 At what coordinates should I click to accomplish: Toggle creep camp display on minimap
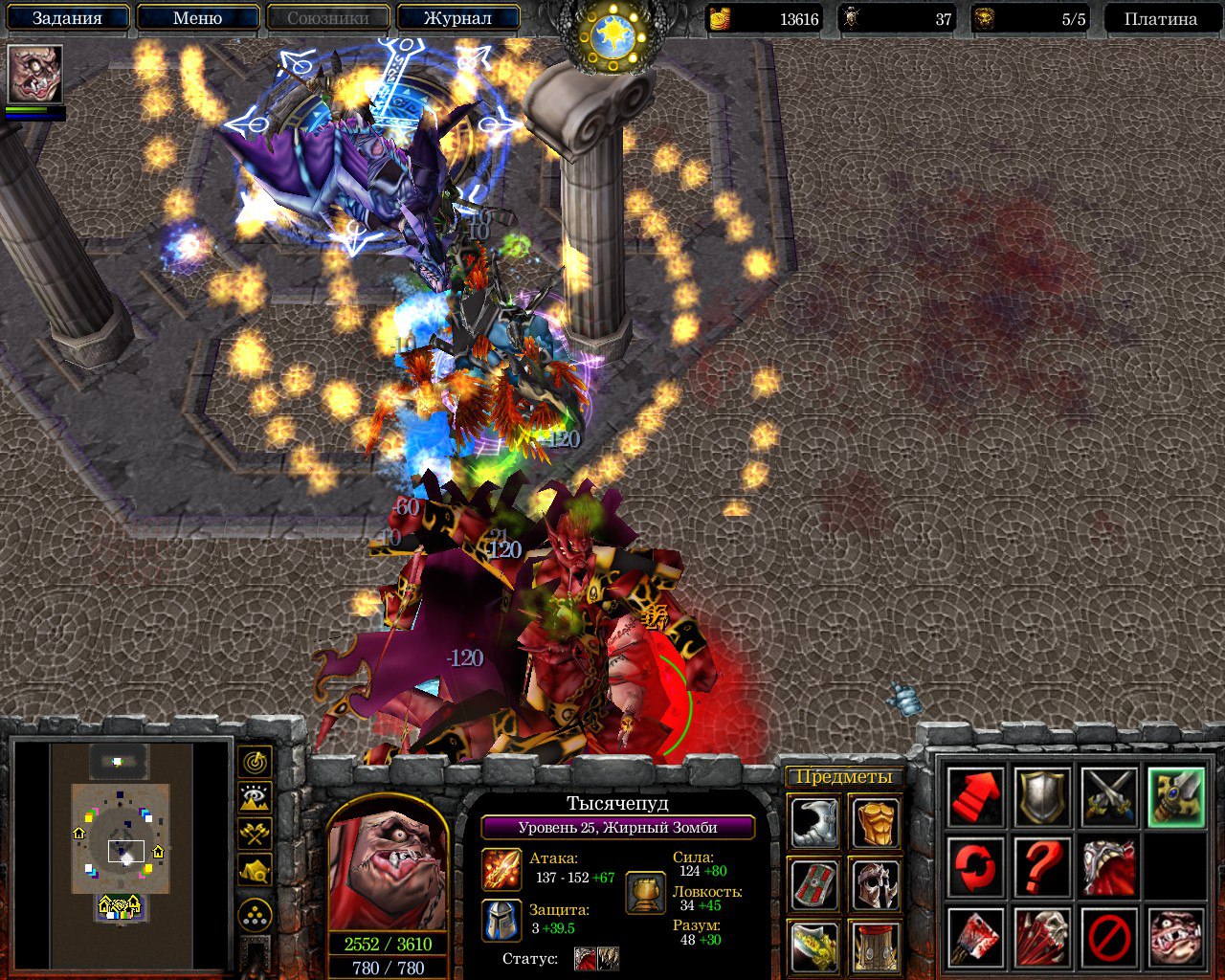tap(255, 870)
